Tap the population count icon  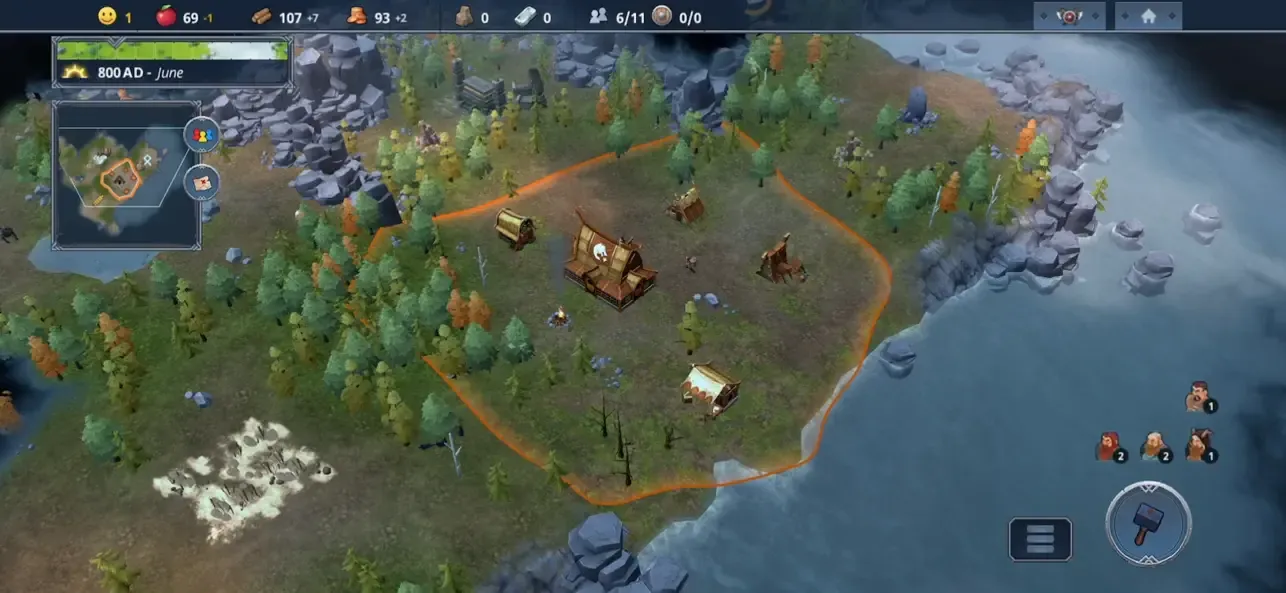[598, 16]
